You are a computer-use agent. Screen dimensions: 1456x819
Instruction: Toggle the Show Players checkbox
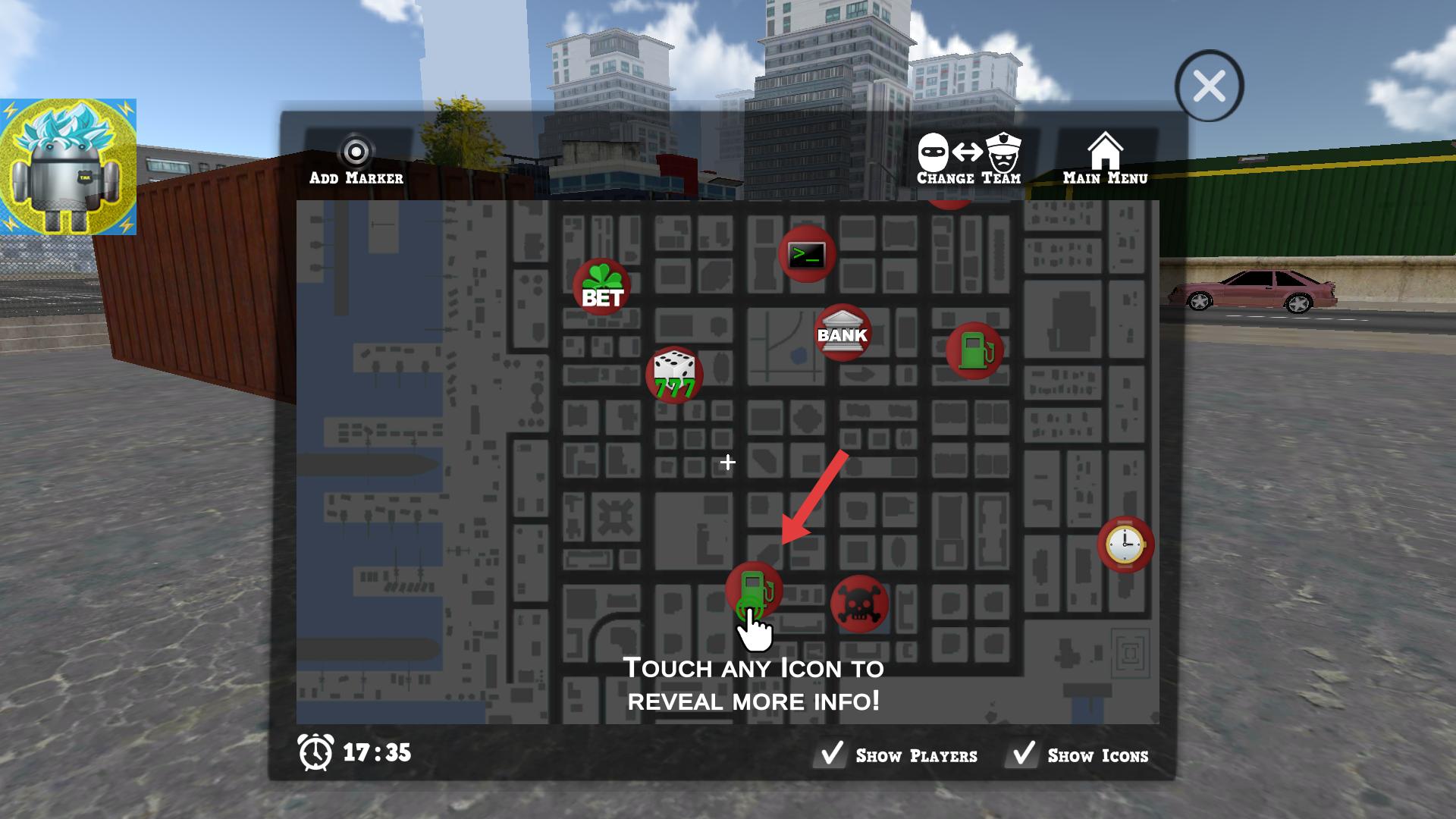[832, 755]
